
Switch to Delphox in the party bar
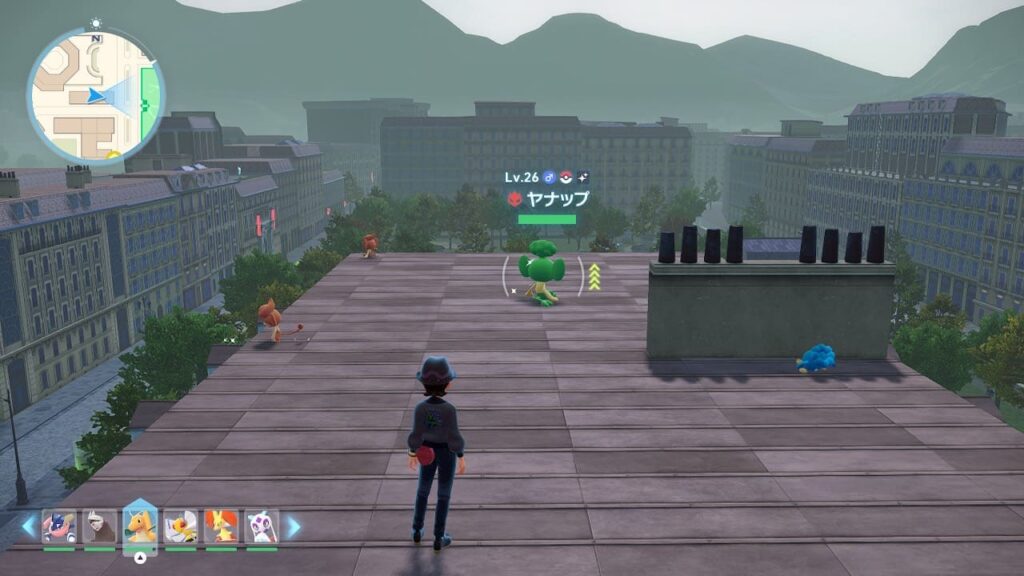click(221, 526)
